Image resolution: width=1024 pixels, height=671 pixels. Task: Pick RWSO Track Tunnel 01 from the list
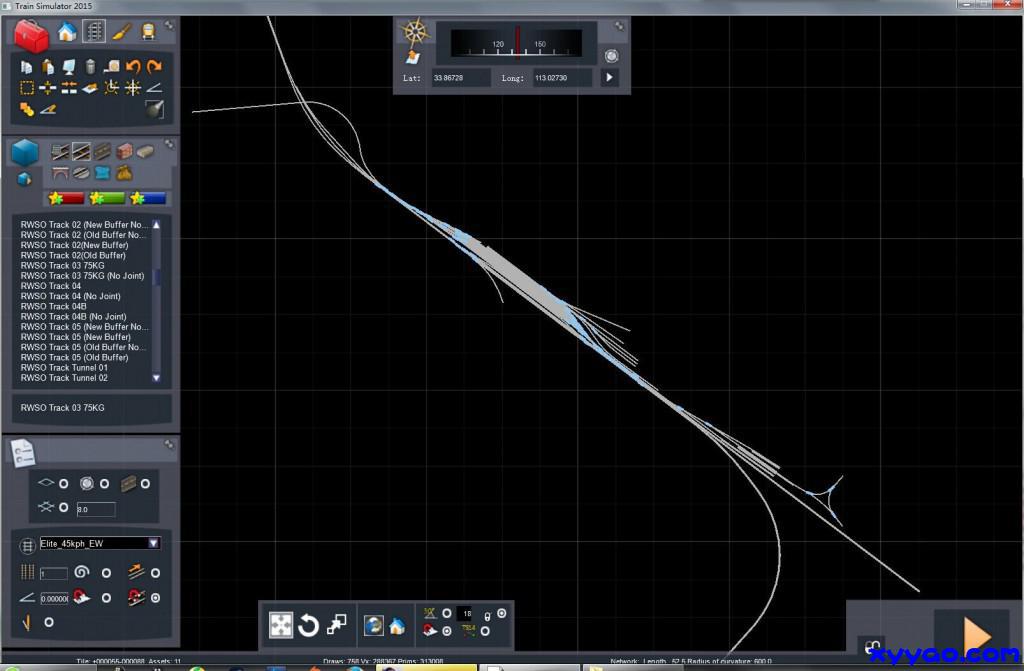[64, 368]
